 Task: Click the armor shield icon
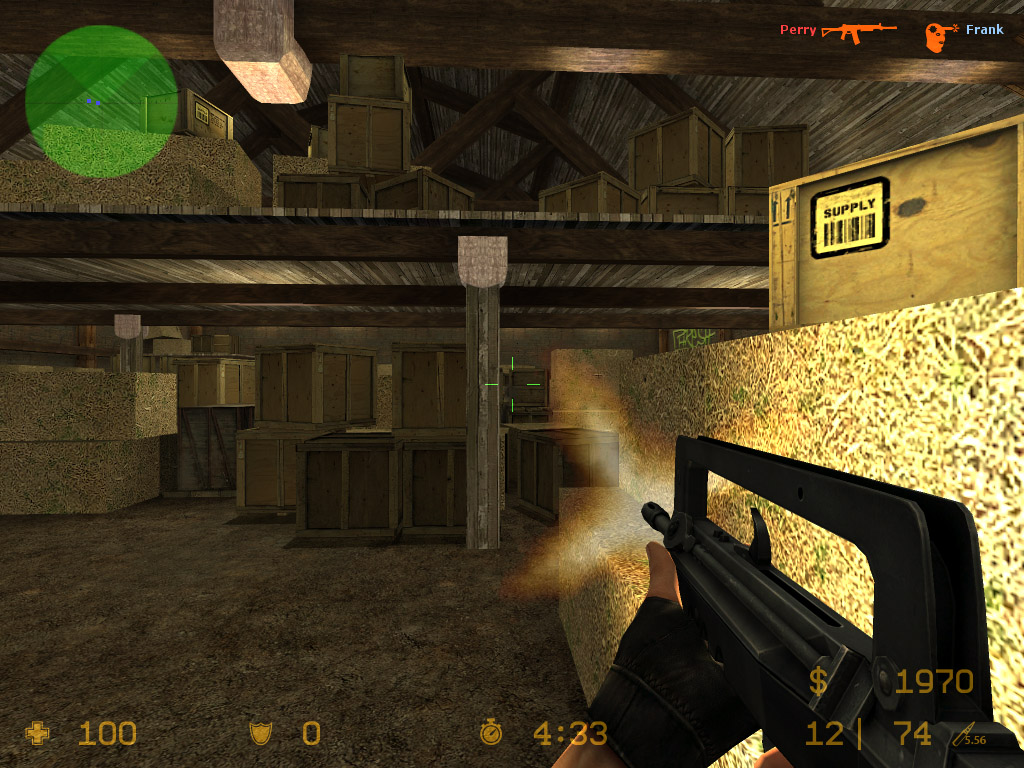[x=261, y=734]
